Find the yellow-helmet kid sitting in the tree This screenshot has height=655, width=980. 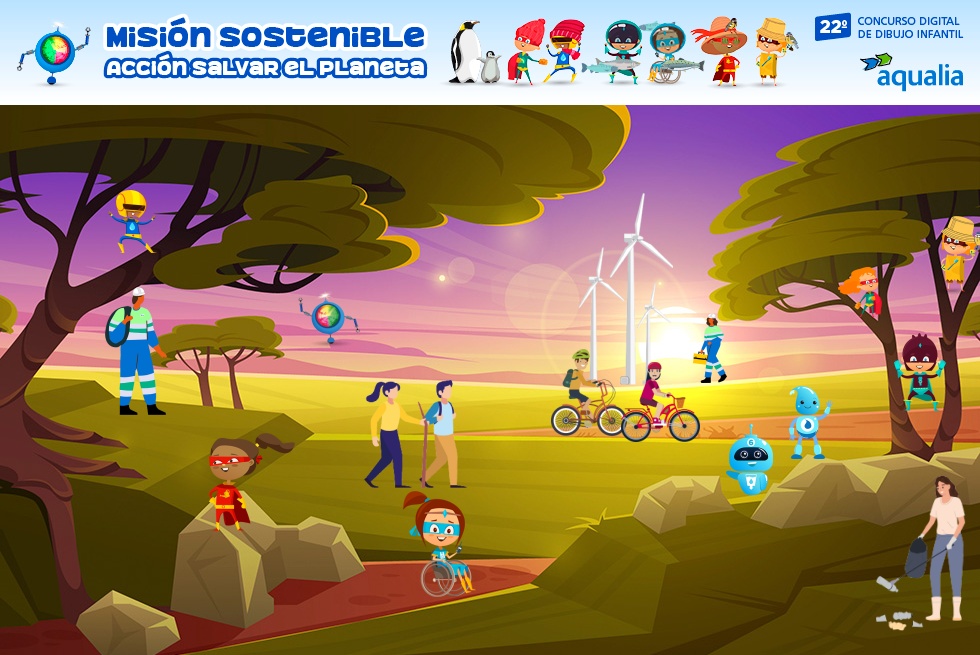pyautogui.click(x=131, y=219)
